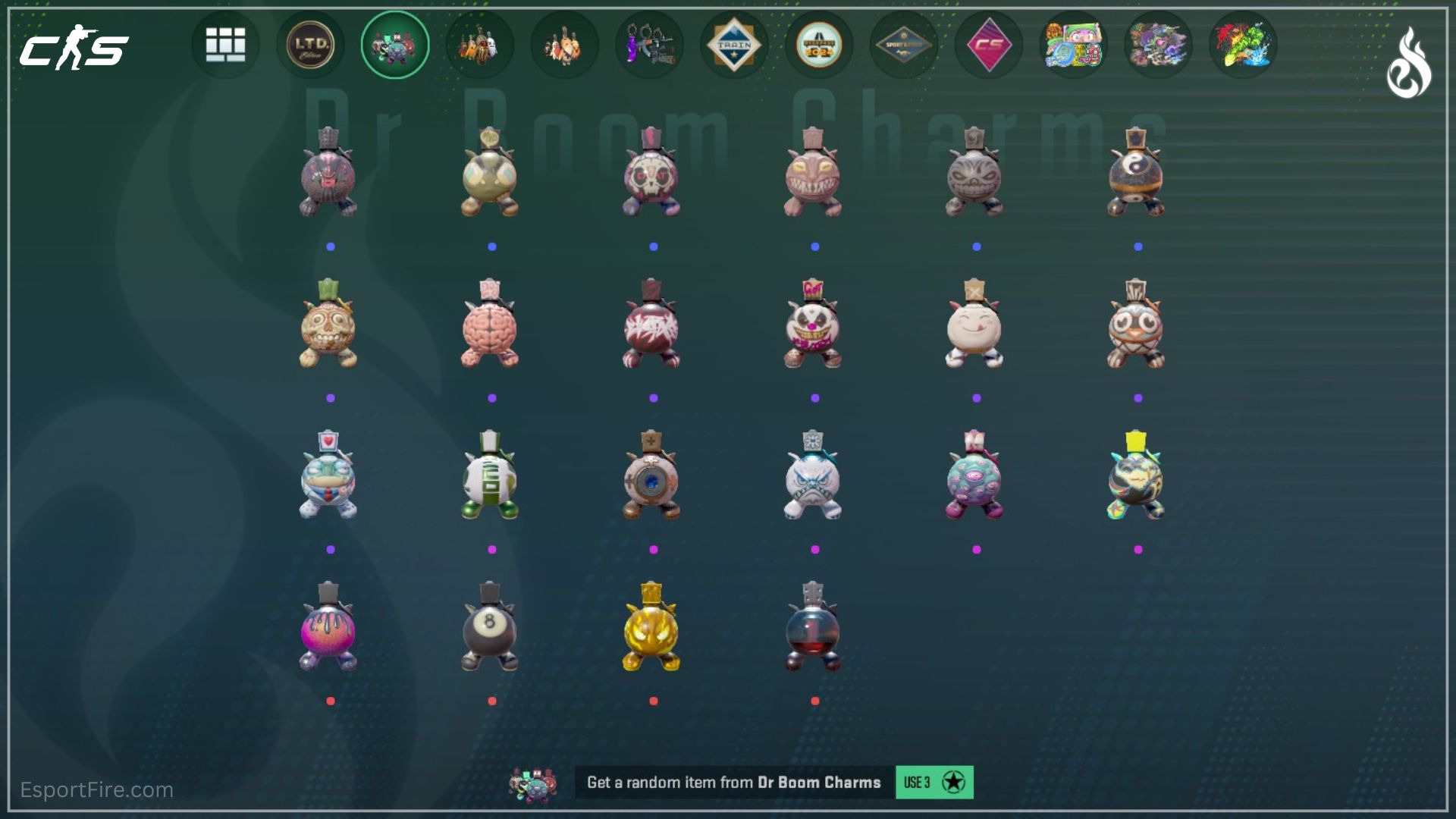Open the anime sticker capsule collection
Image resolution: width=1456 pixels, height=819 pixels.
pos(1073,45)
